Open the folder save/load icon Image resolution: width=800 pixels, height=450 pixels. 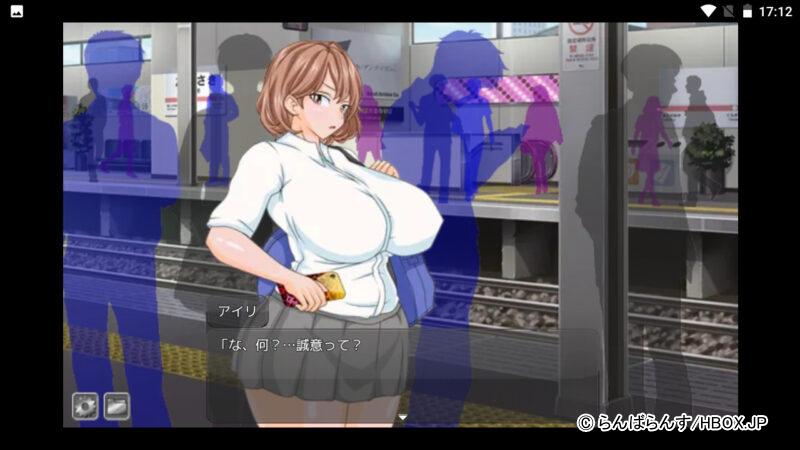(117, 406)
